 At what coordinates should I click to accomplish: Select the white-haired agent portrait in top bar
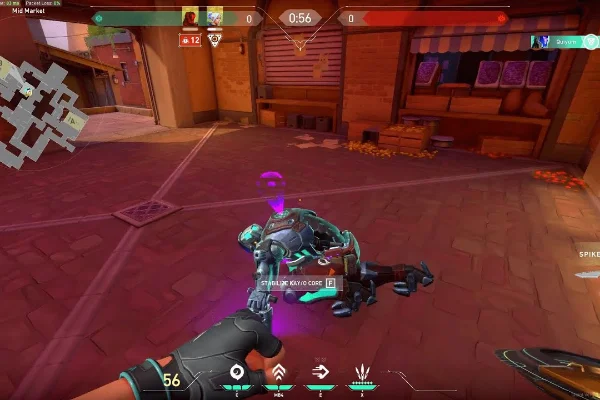coord(214,17)
